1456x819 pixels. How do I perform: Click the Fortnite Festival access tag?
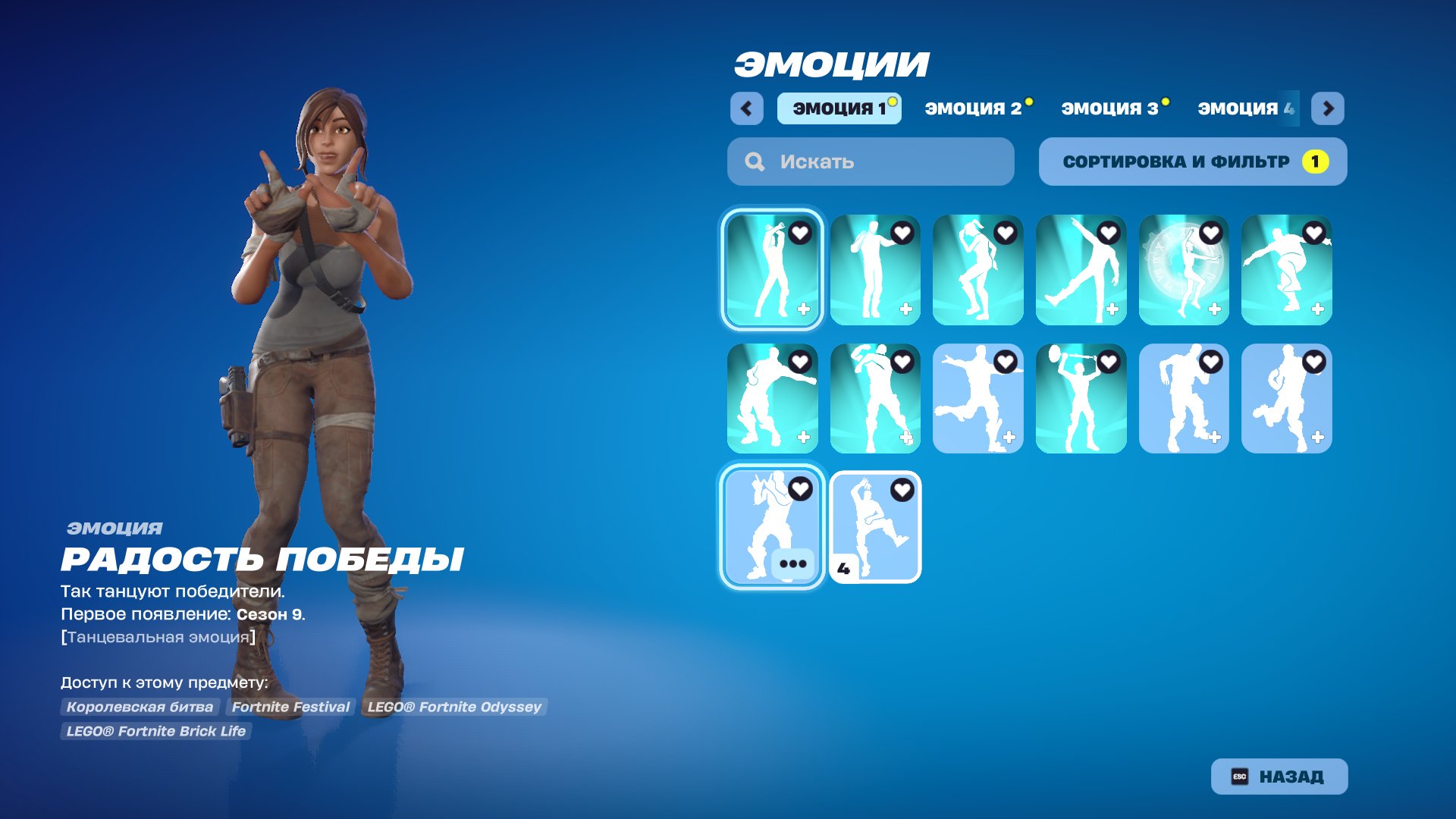pos(290,707)
